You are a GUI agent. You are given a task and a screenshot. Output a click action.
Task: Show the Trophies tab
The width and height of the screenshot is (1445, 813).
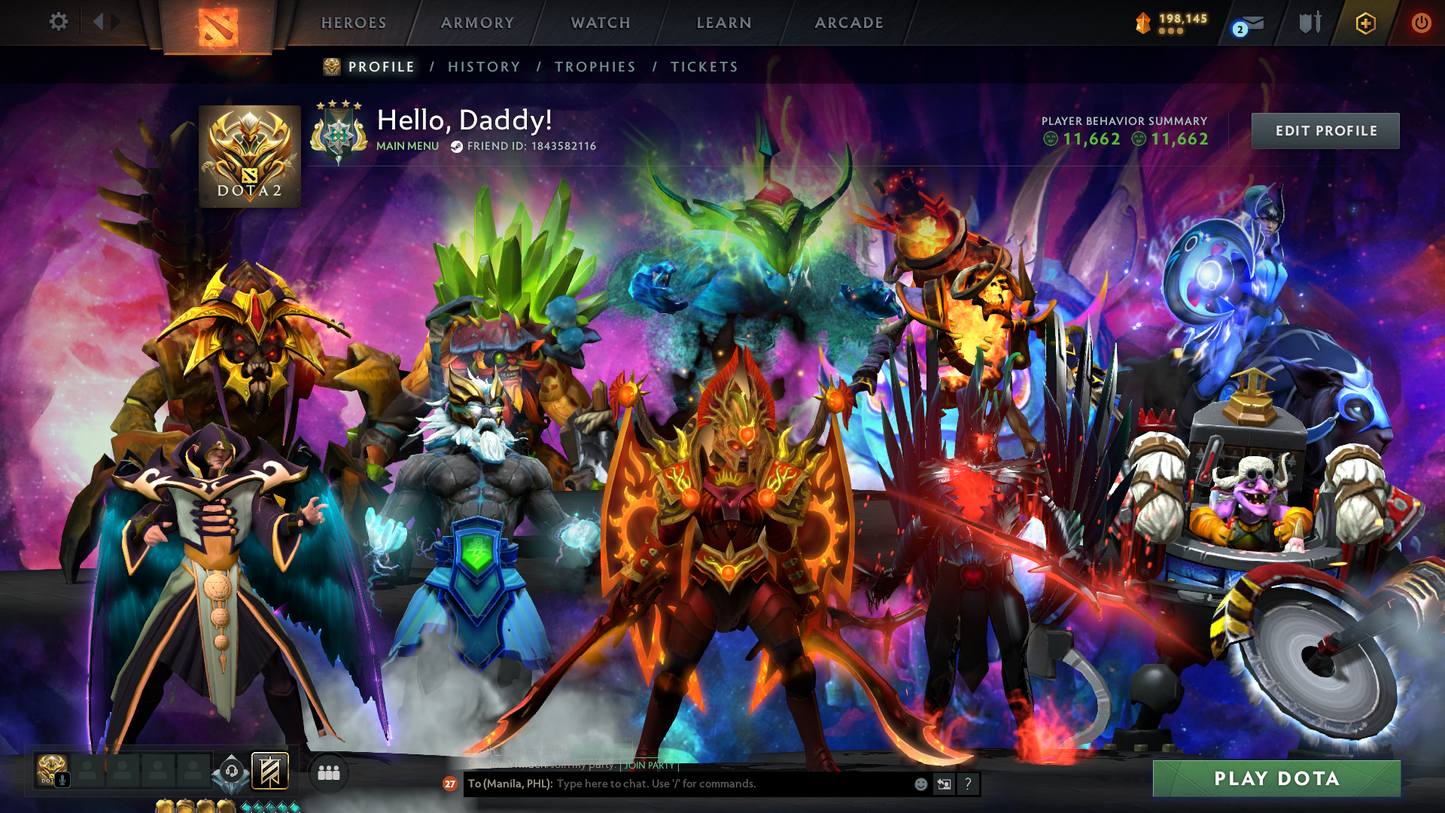(x=595, y=67)
